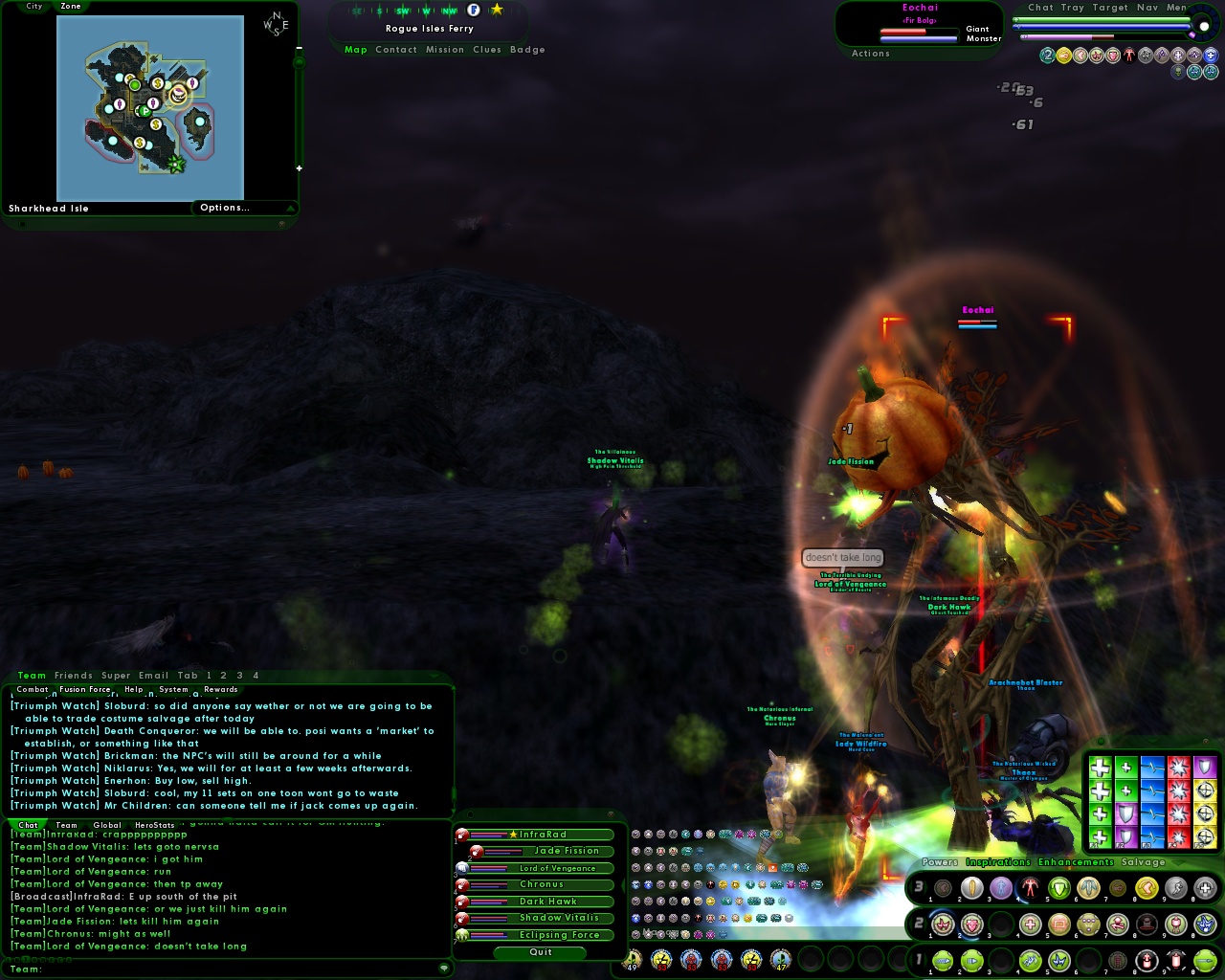Click the blue F icon in the compass bar
The width and height of the screenshot is (1225, 980).
click(x=474, y=11)
